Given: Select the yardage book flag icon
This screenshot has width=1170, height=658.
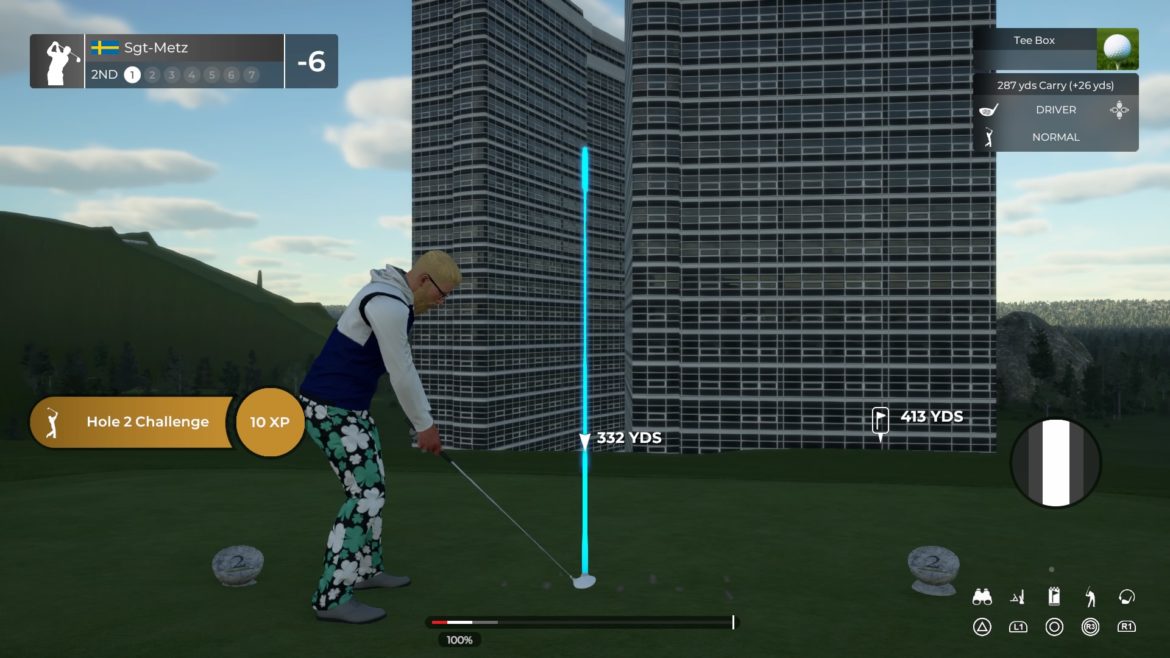Looking at the screenshot, I should 1054,597.
